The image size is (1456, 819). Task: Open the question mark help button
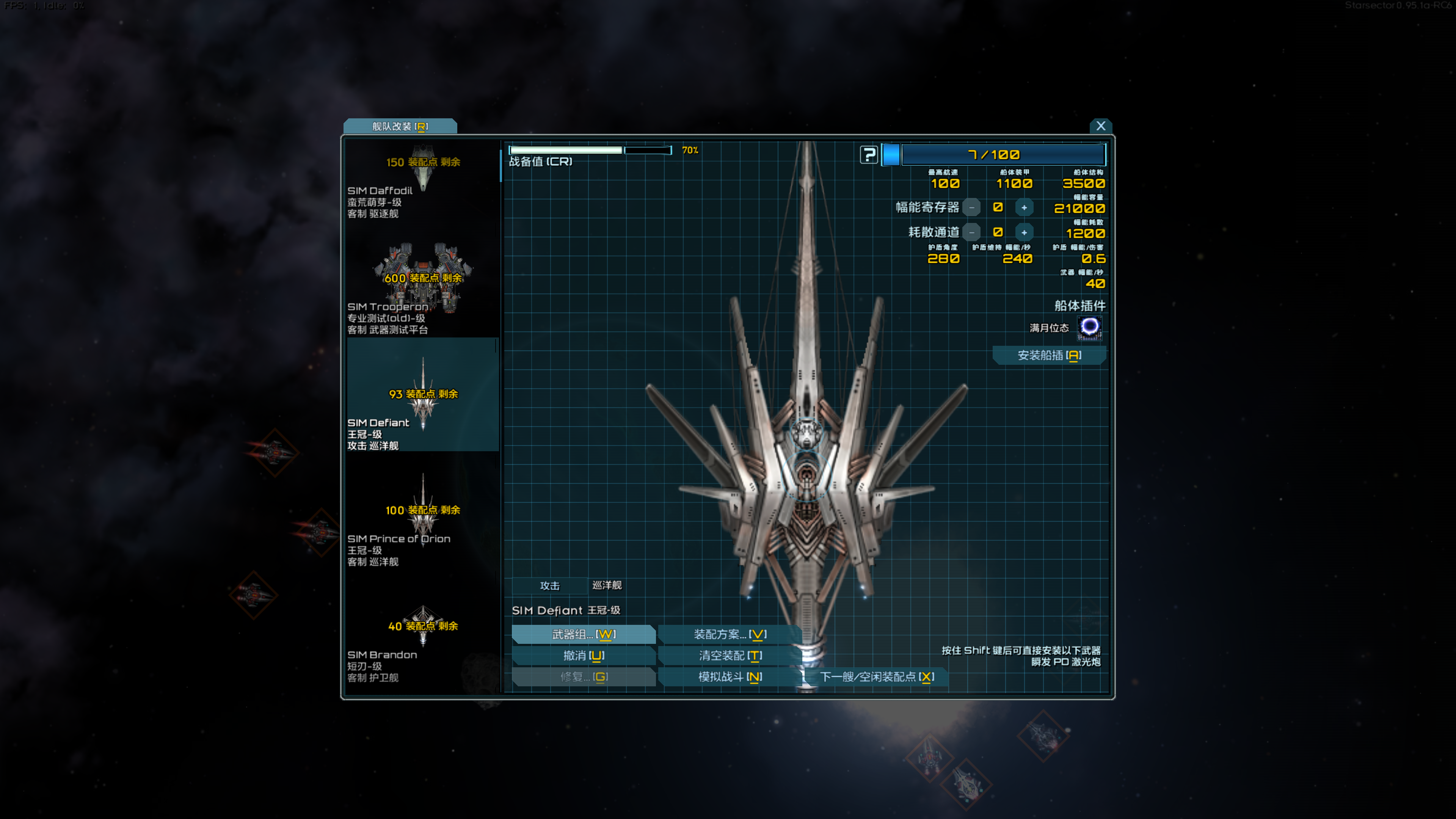(869, 154)
